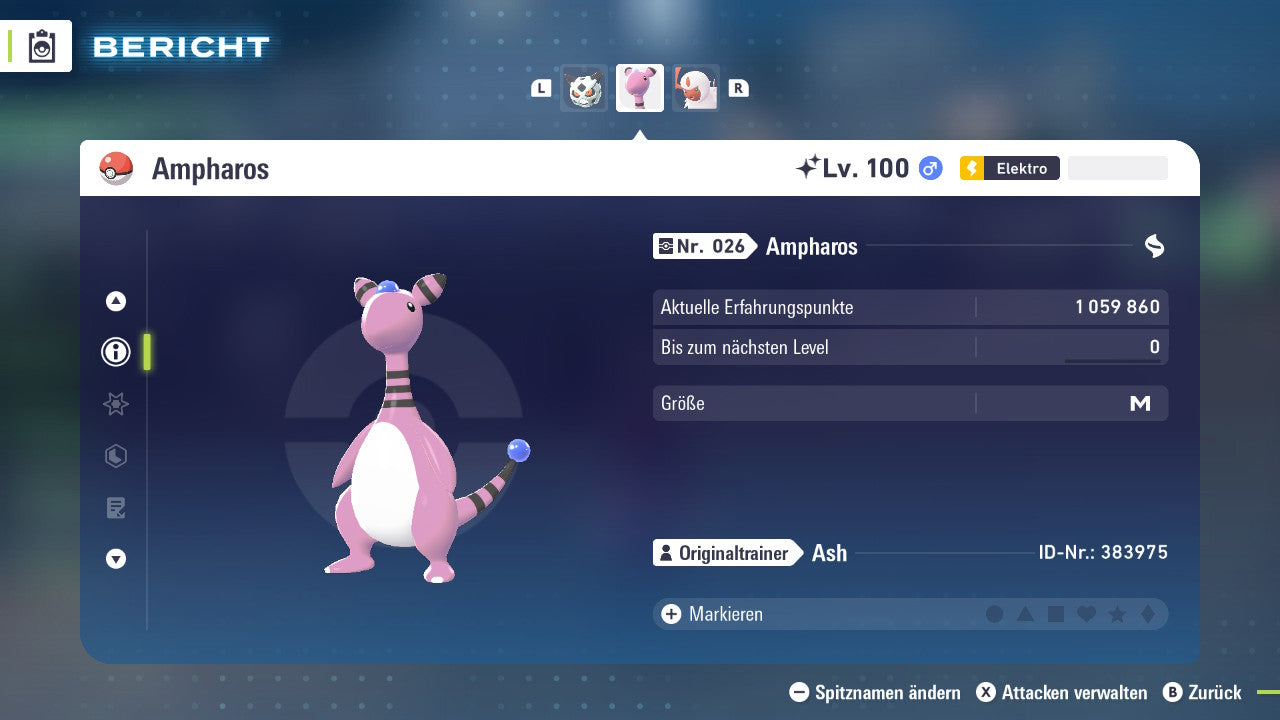Click the Bericht clipboard icon
The height and width of the screenshot is (720, 1280).
pos(42,47)
